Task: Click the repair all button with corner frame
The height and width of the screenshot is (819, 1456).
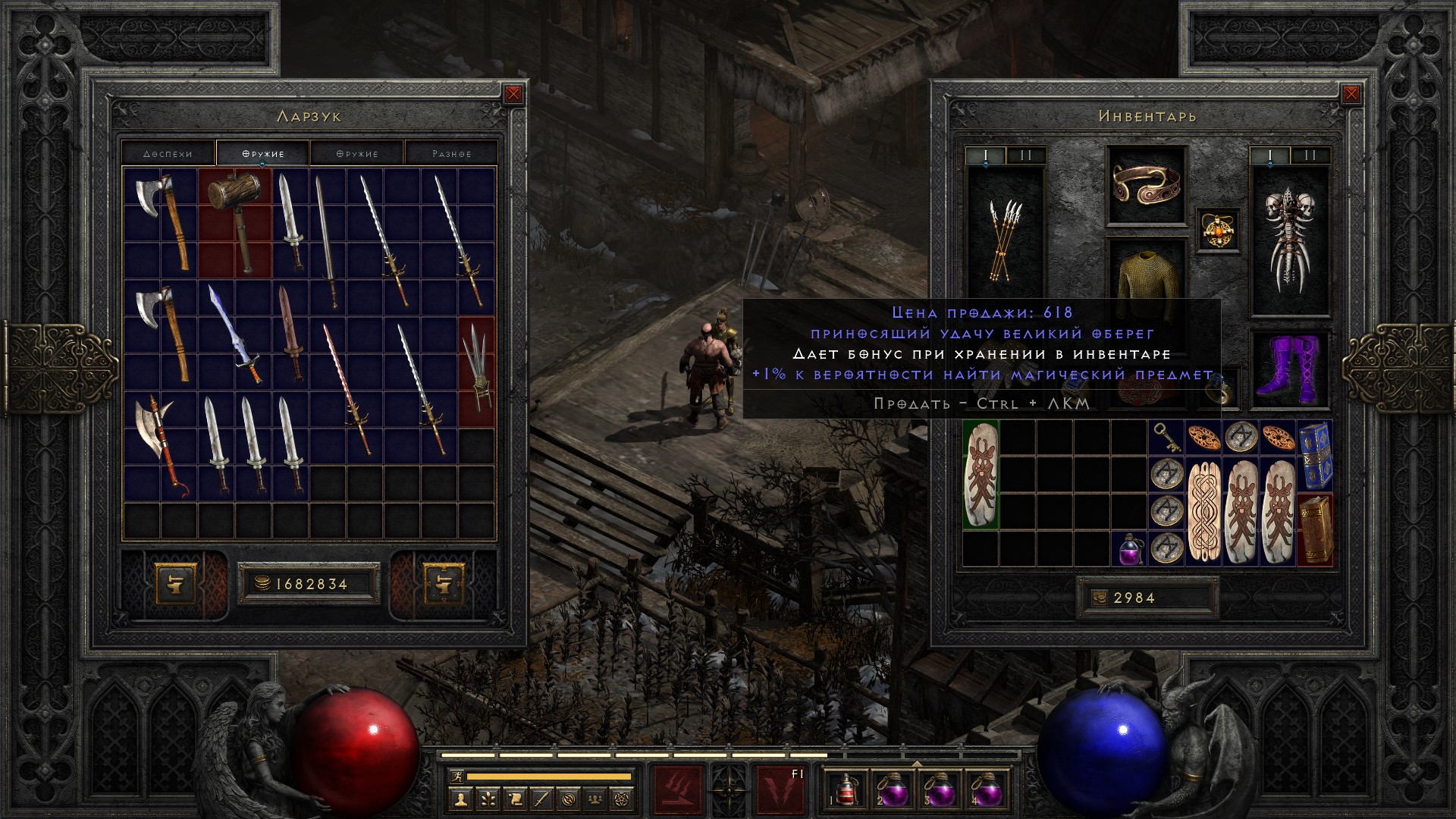Action: 443,582
